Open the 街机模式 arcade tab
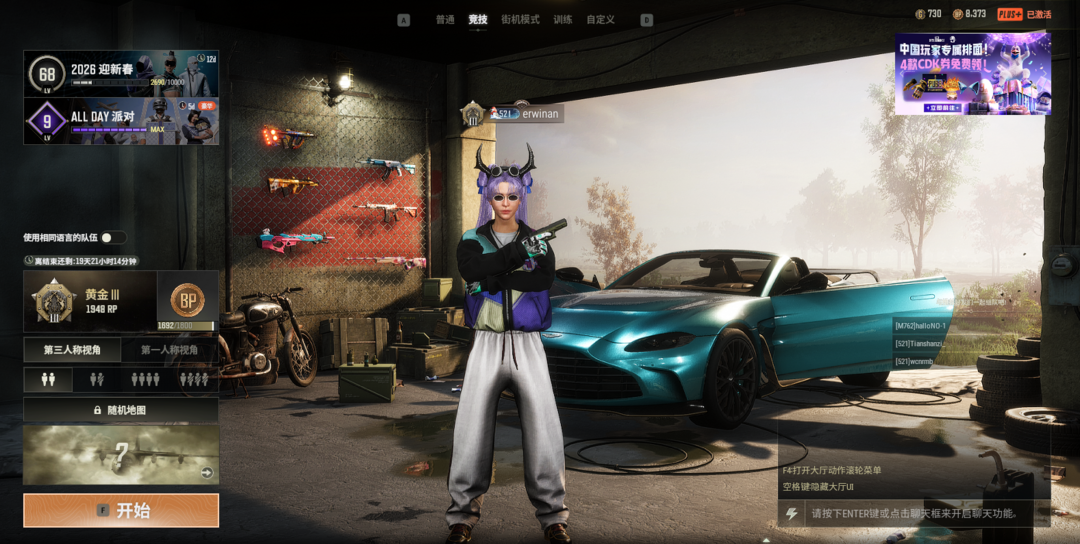This screenshot has width=1080, height=544. (x=520, y=20)
